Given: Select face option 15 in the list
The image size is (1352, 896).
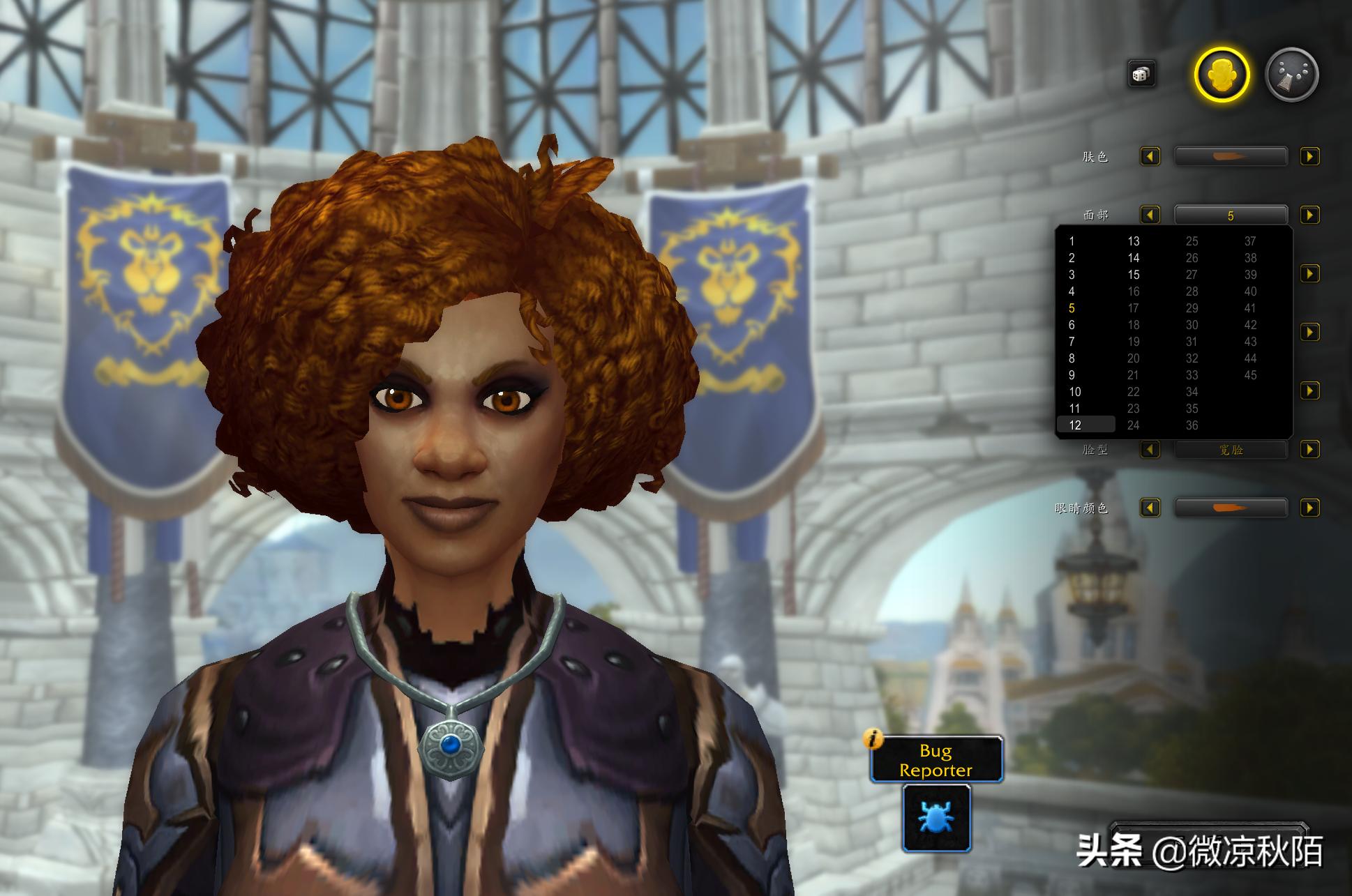Looking at the screenshot, I should (1134, 274).
